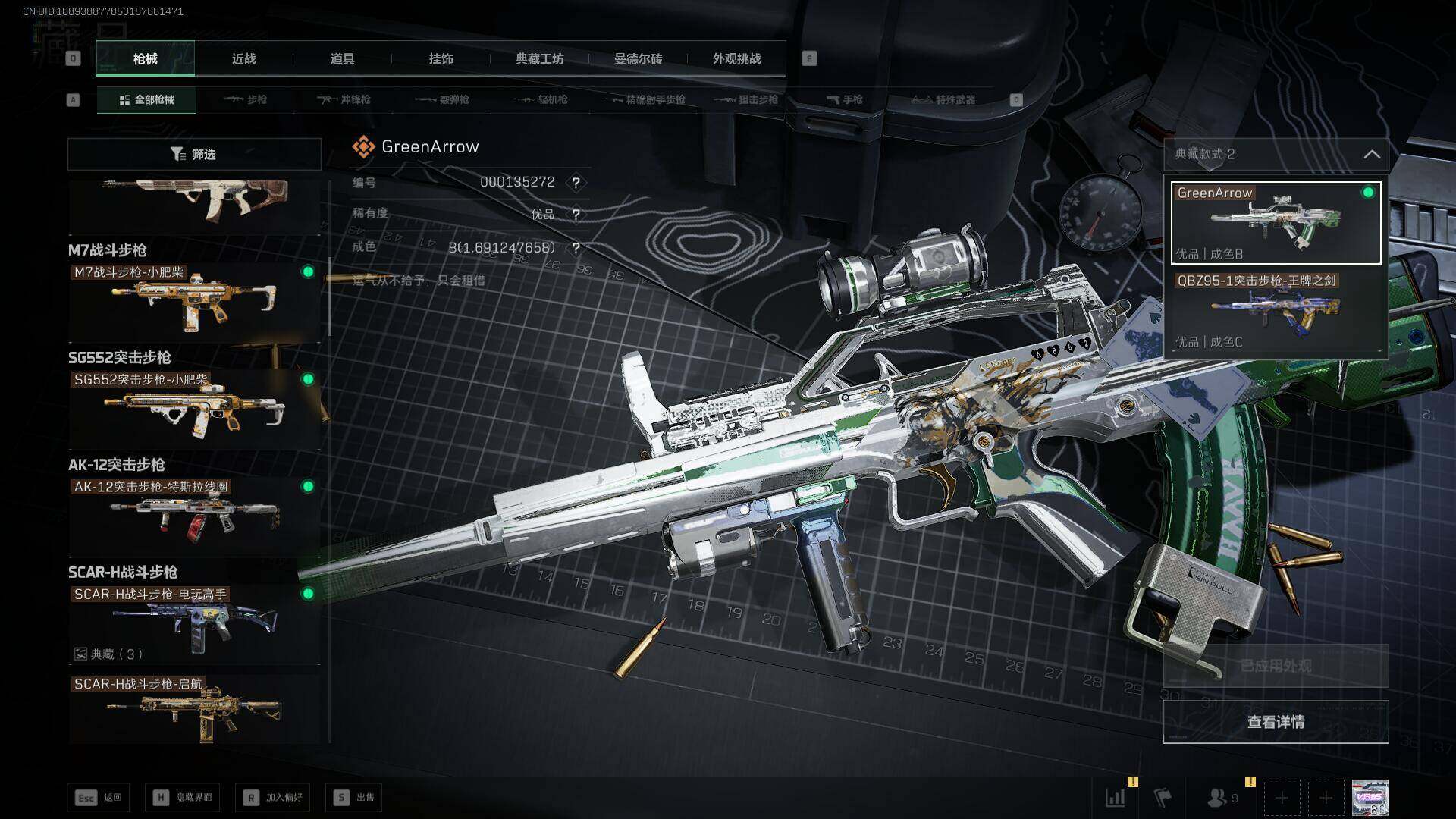Image resolution: width=1456 pixels, height=819 pixels.
Task: Open the 道具 items tab
Action: pyautogui.click(x=342, y=58)
